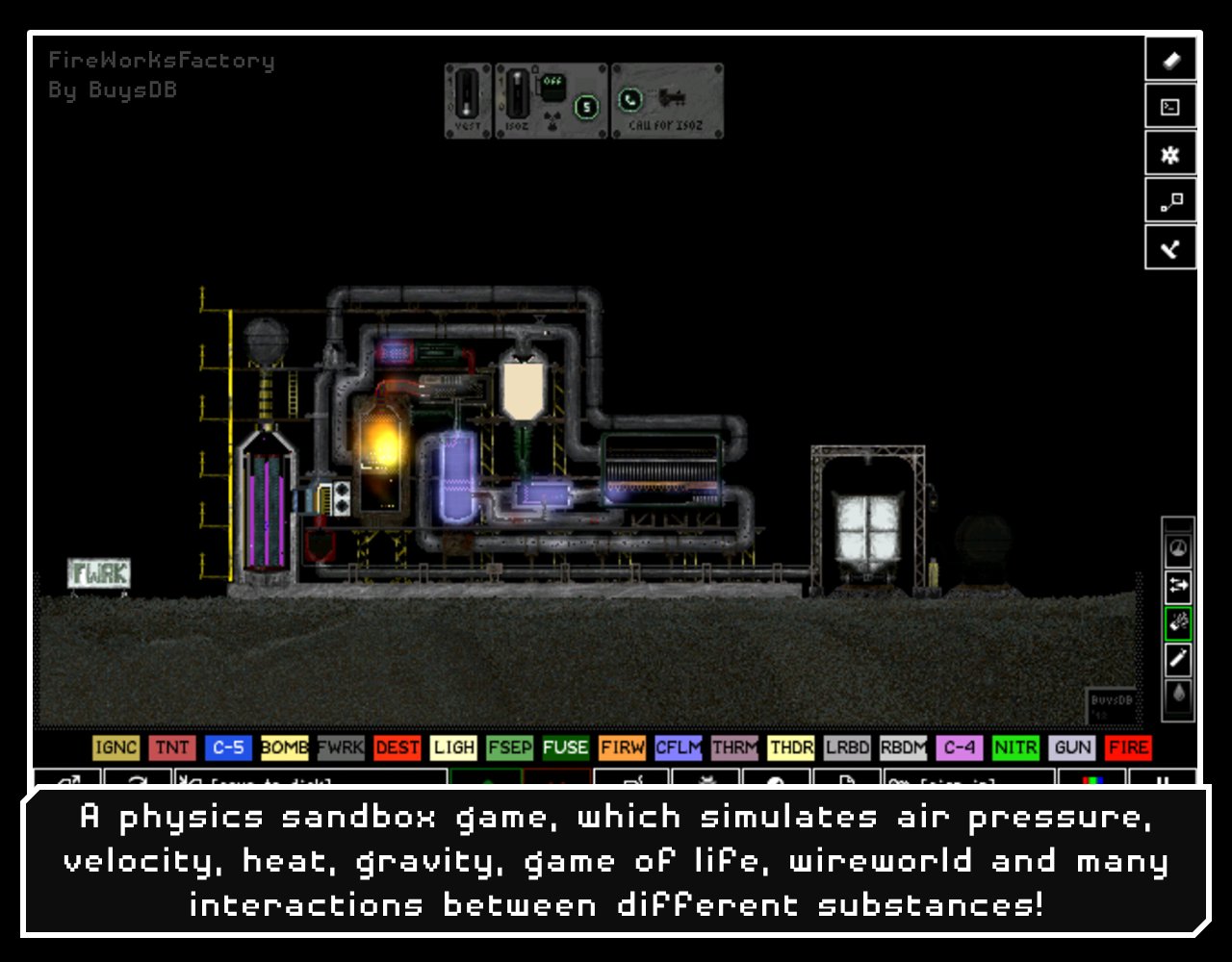Open simulation options with the gear icon
1232x962 pixels.
[x=1169, y=152]
